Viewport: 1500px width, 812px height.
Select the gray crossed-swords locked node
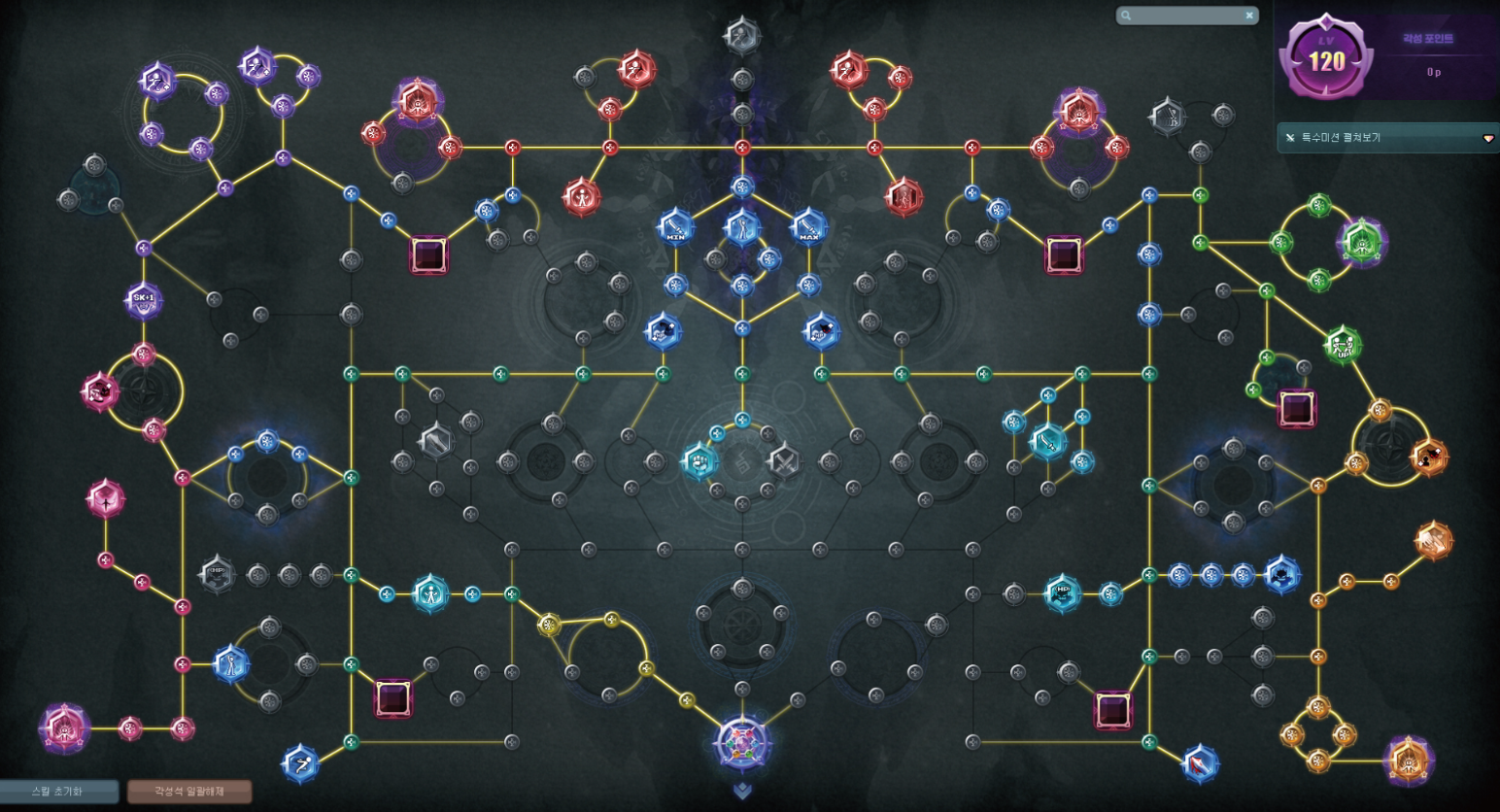click(x=783, y=461)
